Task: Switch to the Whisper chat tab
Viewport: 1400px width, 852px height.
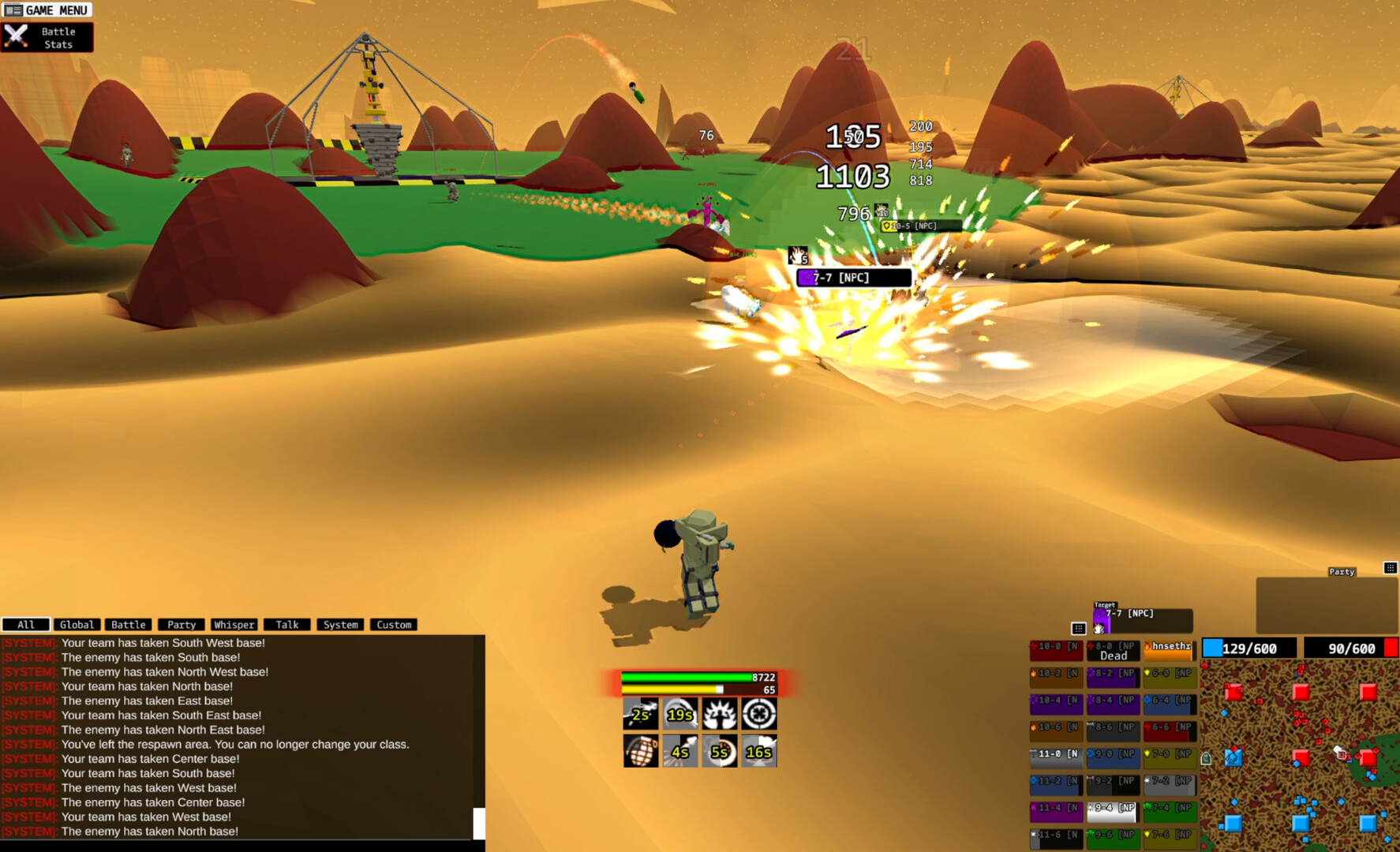Action: pos(234,624)
